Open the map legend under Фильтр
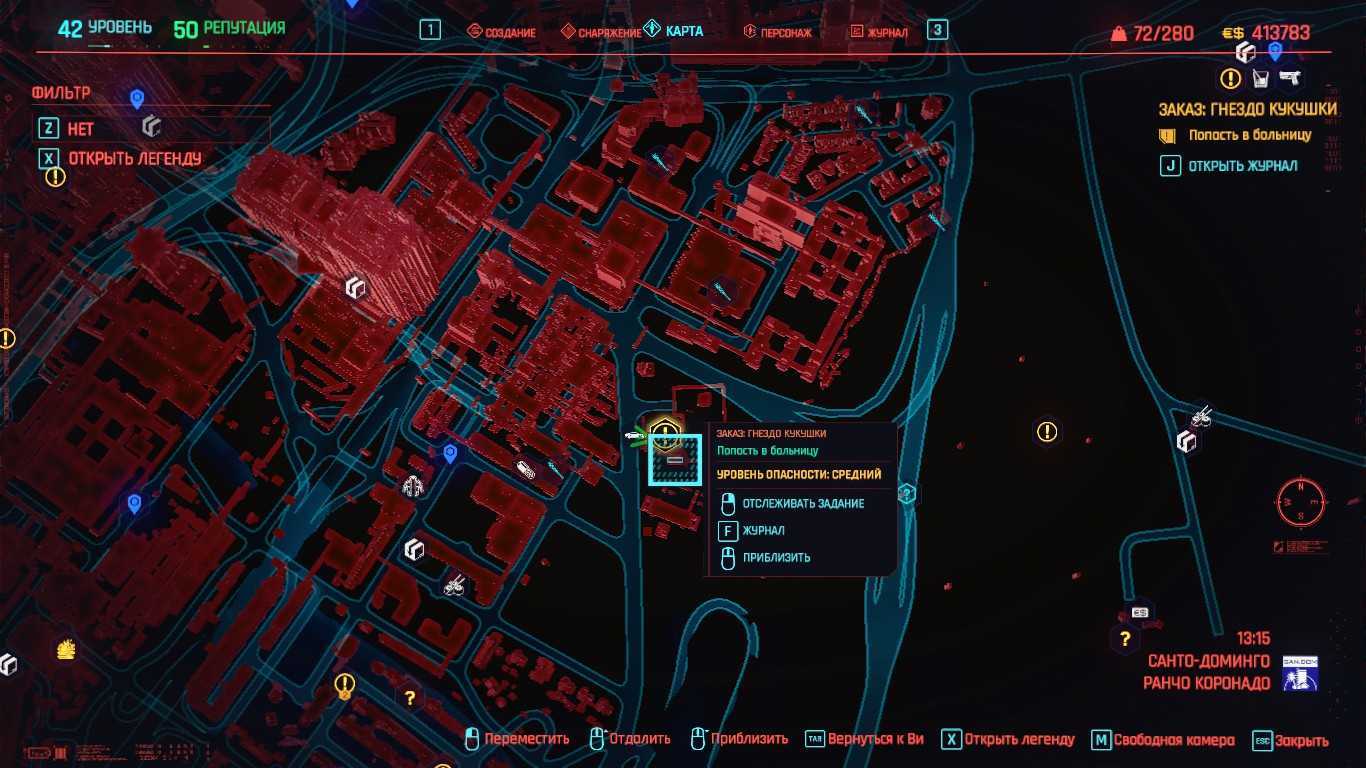 click(x=134, y=158)
